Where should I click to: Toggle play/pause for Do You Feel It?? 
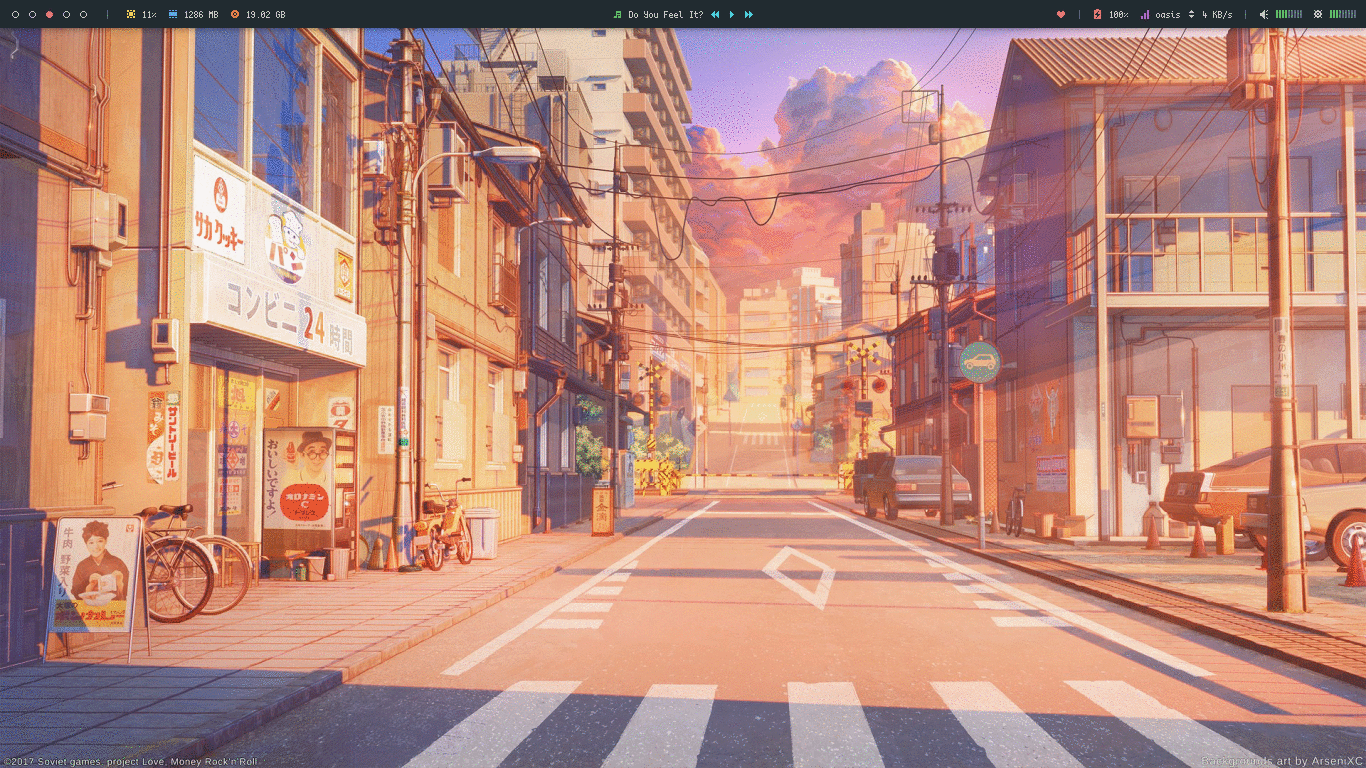[732, 14]
